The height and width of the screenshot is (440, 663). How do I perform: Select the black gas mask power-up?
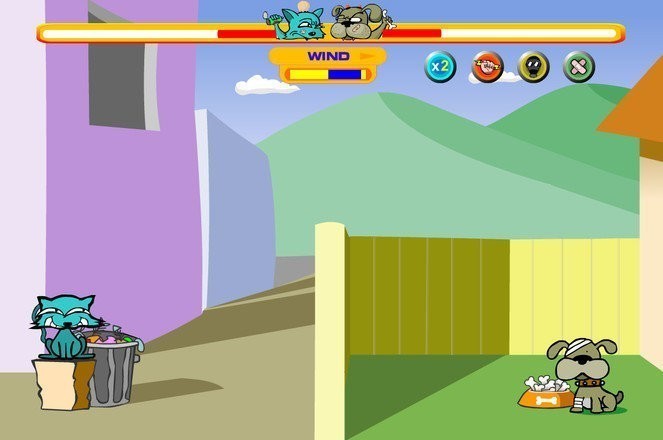tap(533, 67)
